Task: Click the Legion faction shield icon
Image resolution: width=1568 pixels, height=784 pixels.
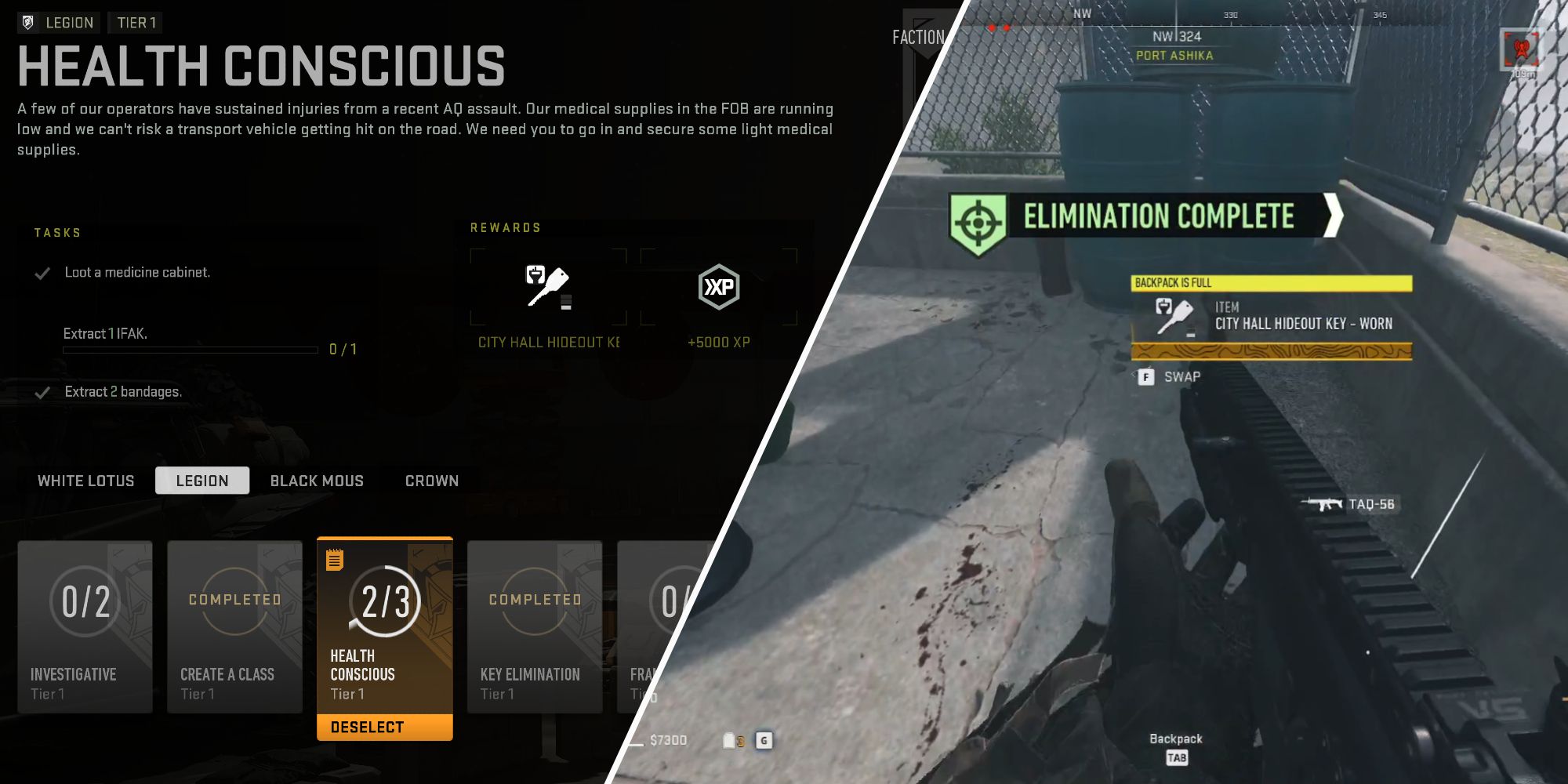Action: coord(26,23)
